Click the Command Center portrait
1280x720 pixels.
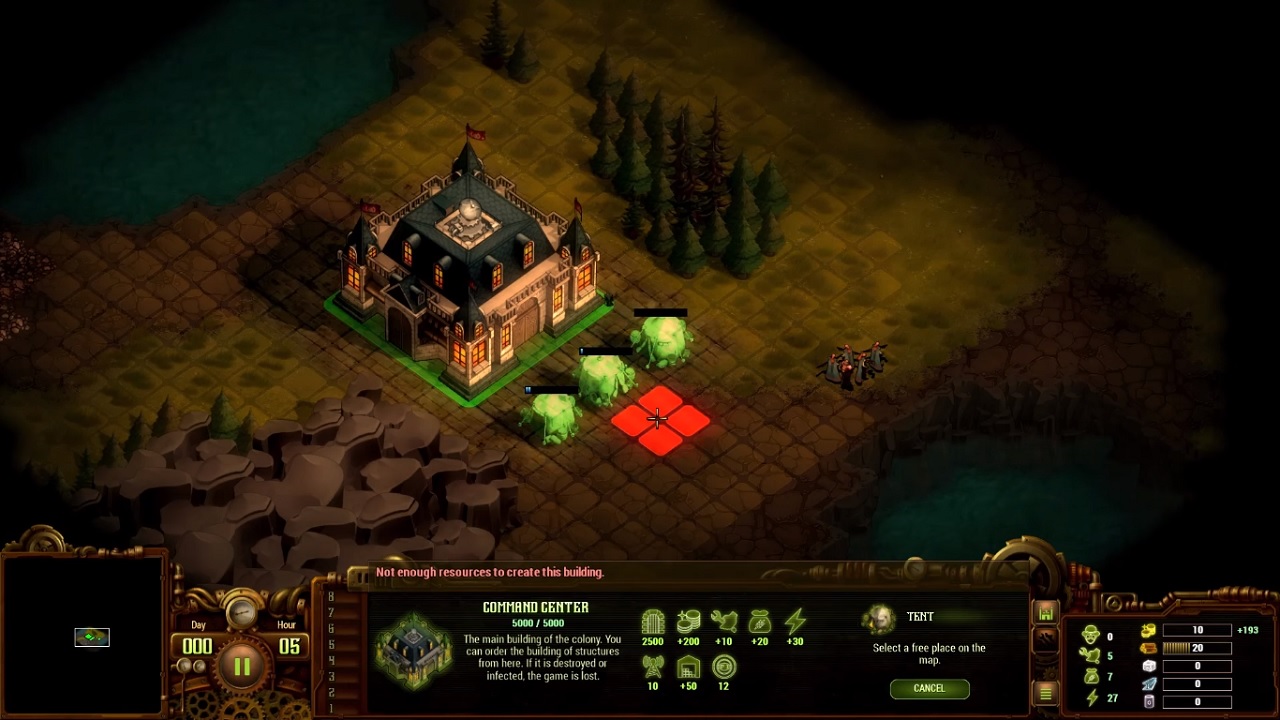(x=413, y=650)
